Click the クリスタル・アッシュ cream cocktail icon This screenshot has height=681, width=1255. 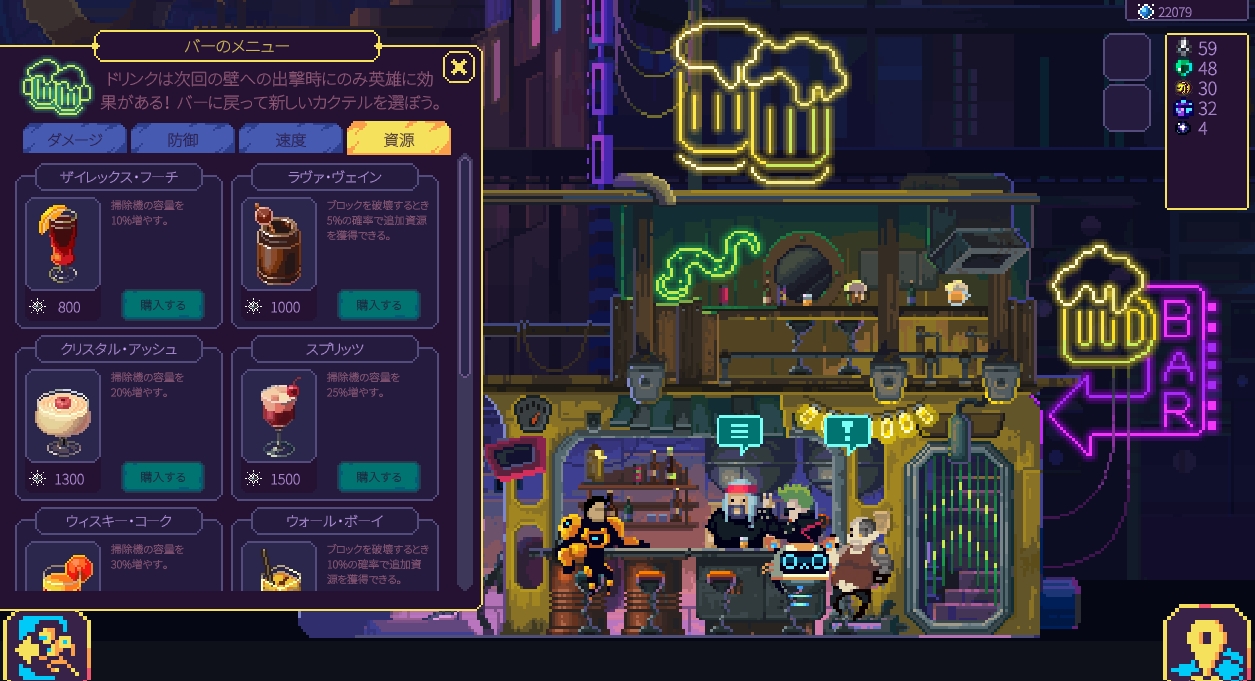coord(63,415)
